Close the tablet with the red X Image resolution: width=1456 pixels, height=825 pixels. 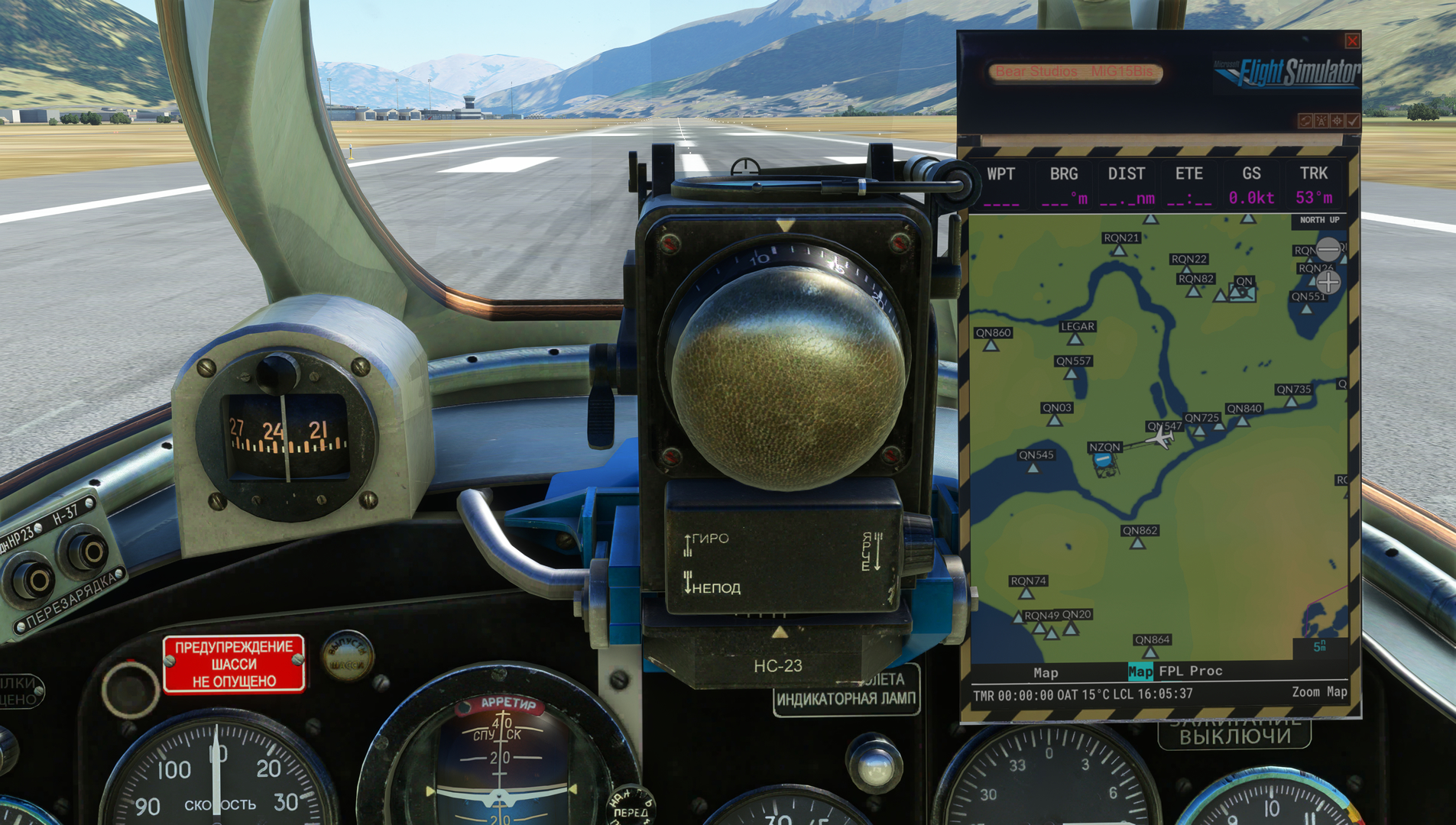[1352, 40]
